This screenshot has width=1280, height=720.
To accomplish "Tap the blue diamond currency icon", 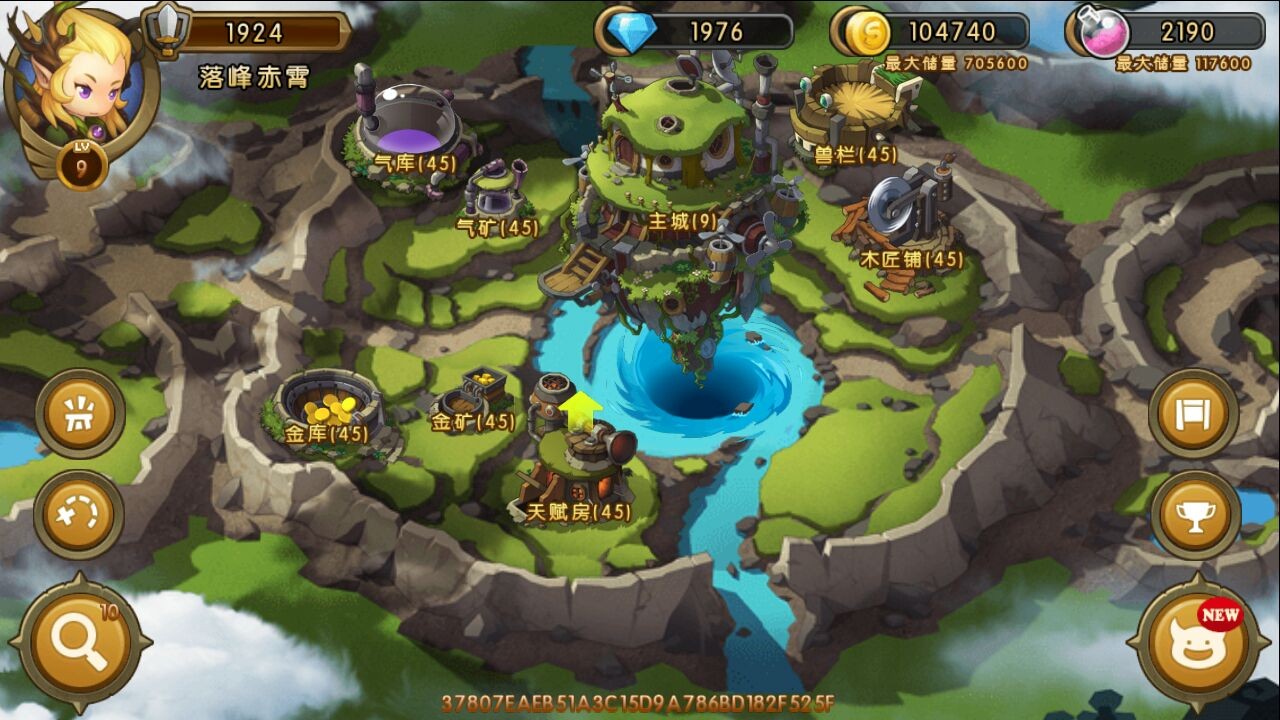I will [631, 31].
